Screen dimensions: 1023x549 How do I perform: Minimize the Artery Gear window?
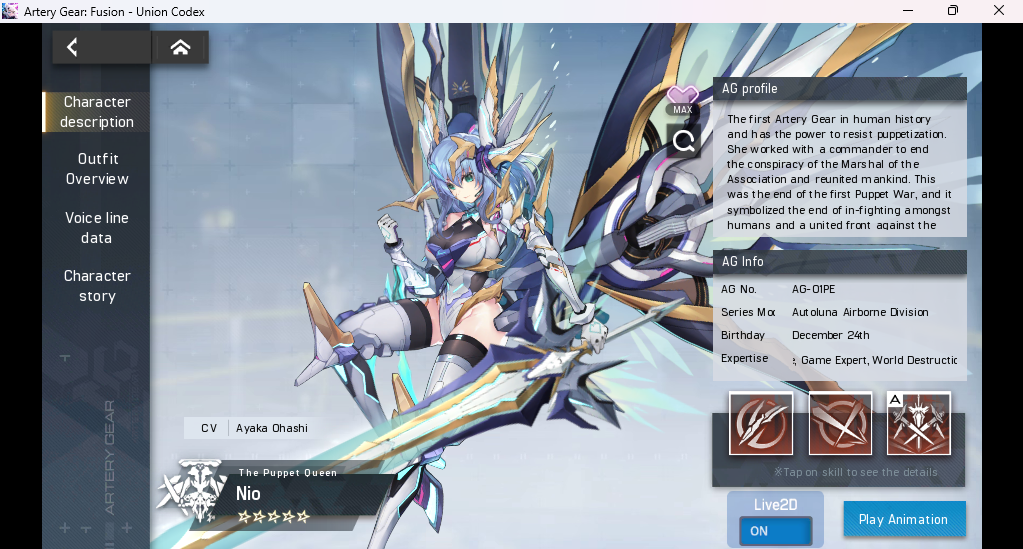(x=907, y=11)
